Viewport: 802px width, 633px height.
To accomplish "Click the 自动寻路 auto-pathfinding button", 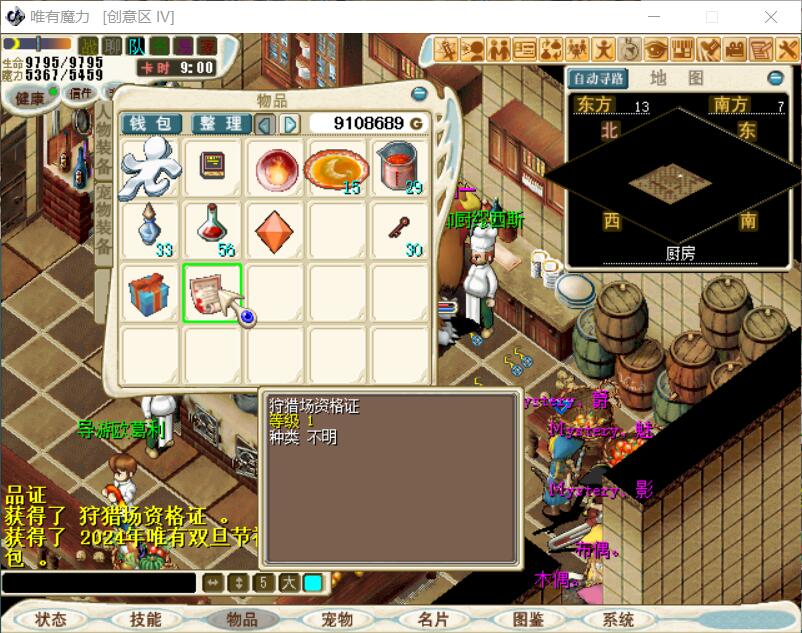I will (x=598, y=78).
